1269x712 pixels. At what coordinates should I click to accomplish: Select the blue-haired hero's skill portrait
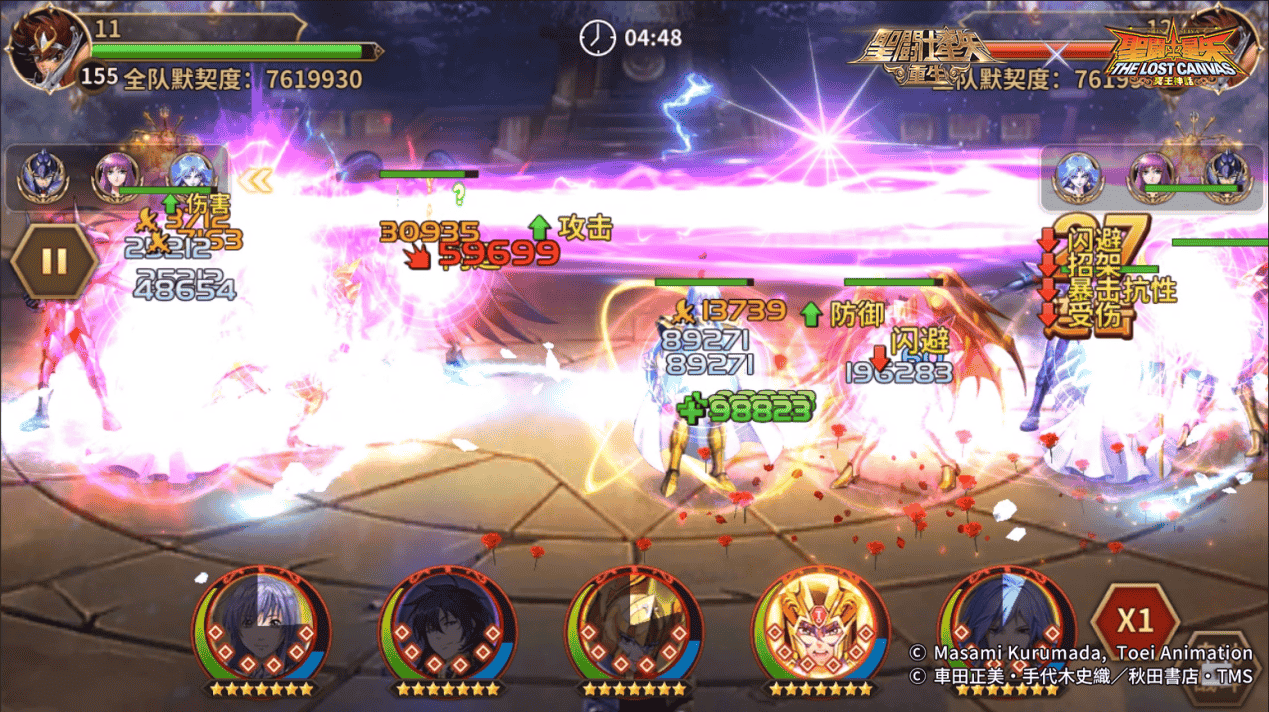click(x=1007, y=630)
